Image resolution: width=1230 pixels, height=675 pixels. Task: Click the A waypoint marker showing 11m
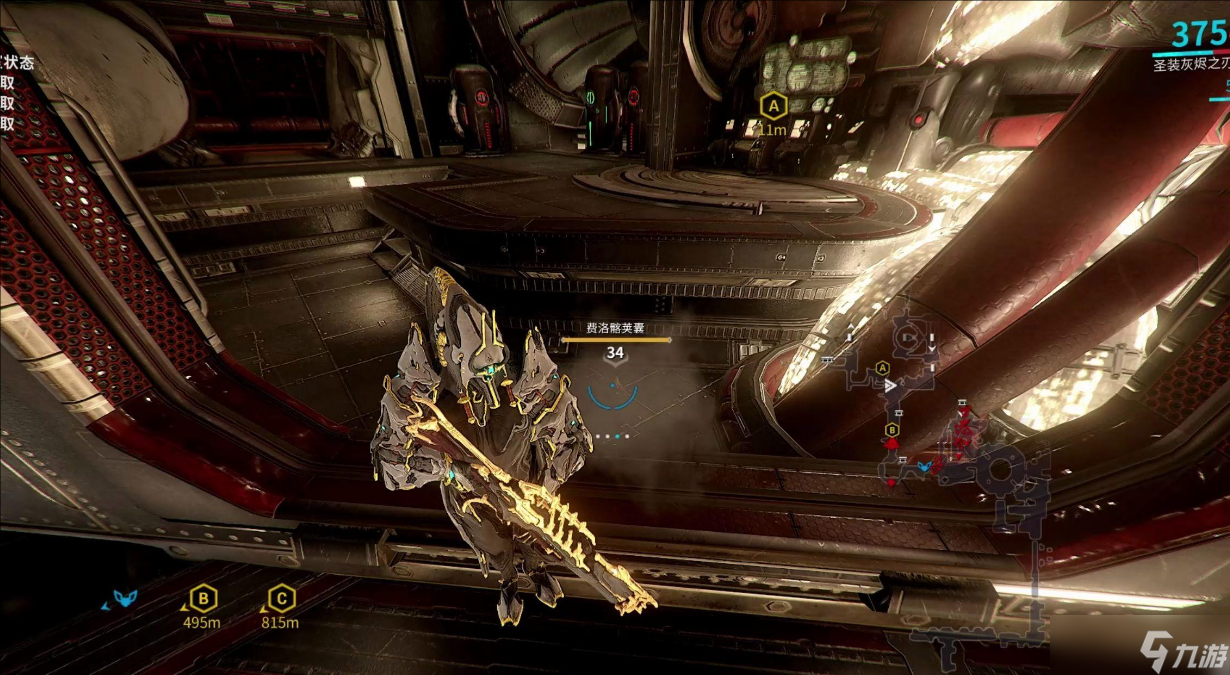tap(771, 106)
